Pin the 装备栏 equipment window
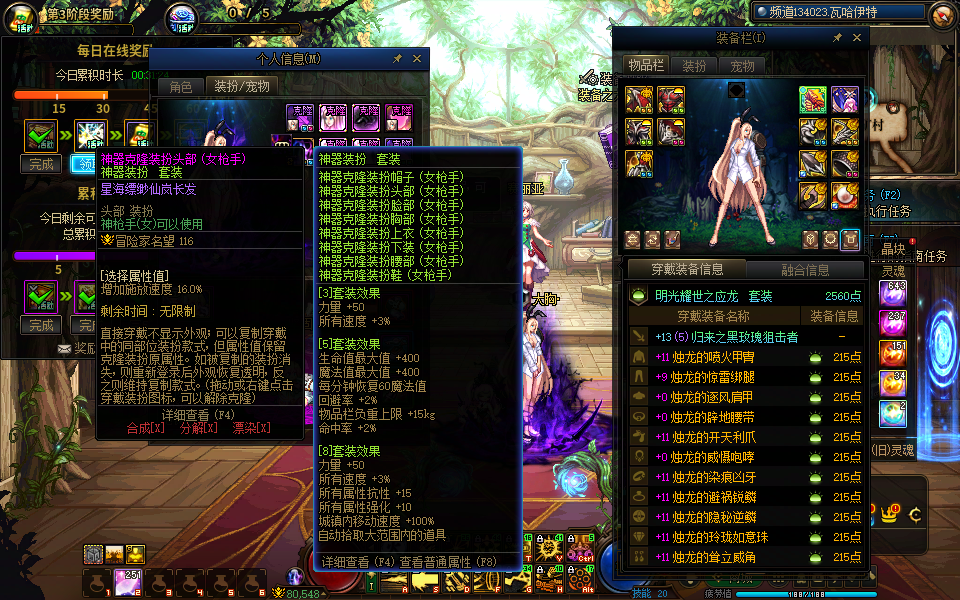This screenshot has height=600, width=960. click(837, 38)
